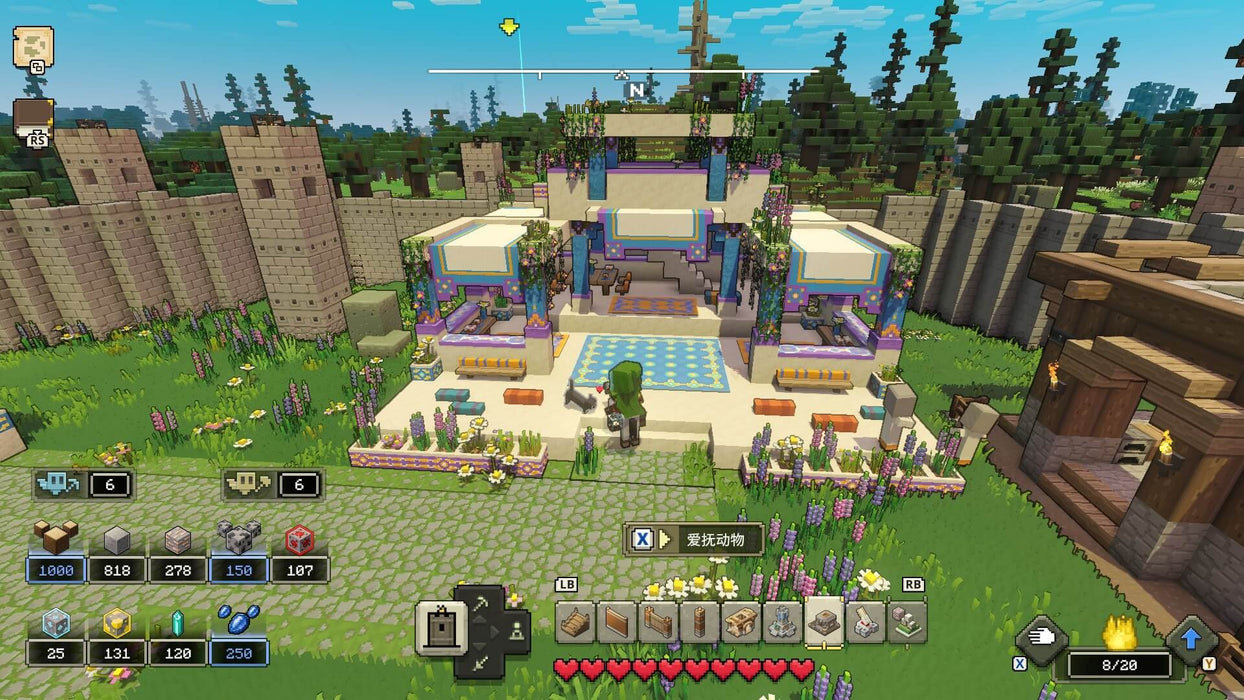Viewport: 1244px width, 700px height.
Task: Activate the blue up-arrow rally icon
Action: pyautogui.click(x=1190, y=636)
